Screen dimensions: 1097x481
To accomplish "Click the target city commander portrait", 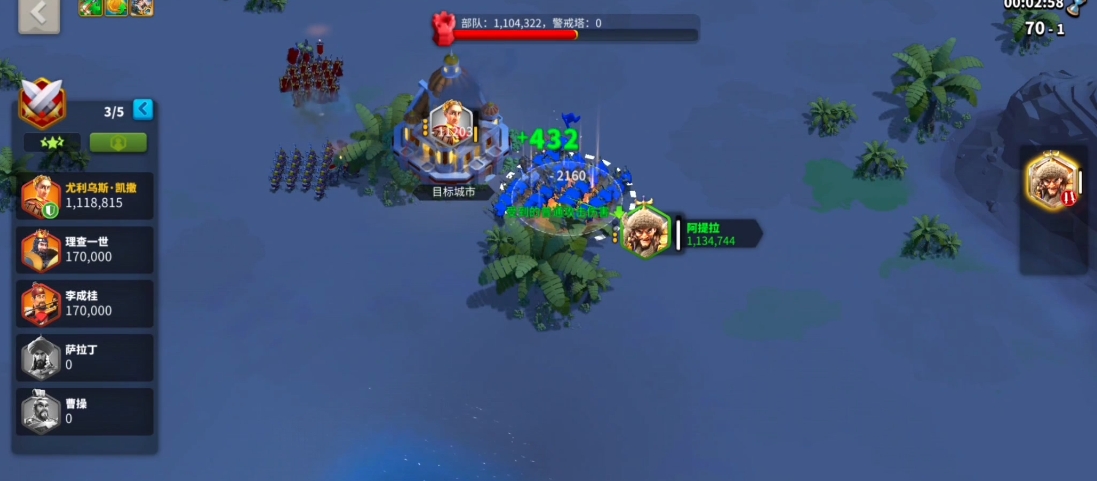I will 451,123.
